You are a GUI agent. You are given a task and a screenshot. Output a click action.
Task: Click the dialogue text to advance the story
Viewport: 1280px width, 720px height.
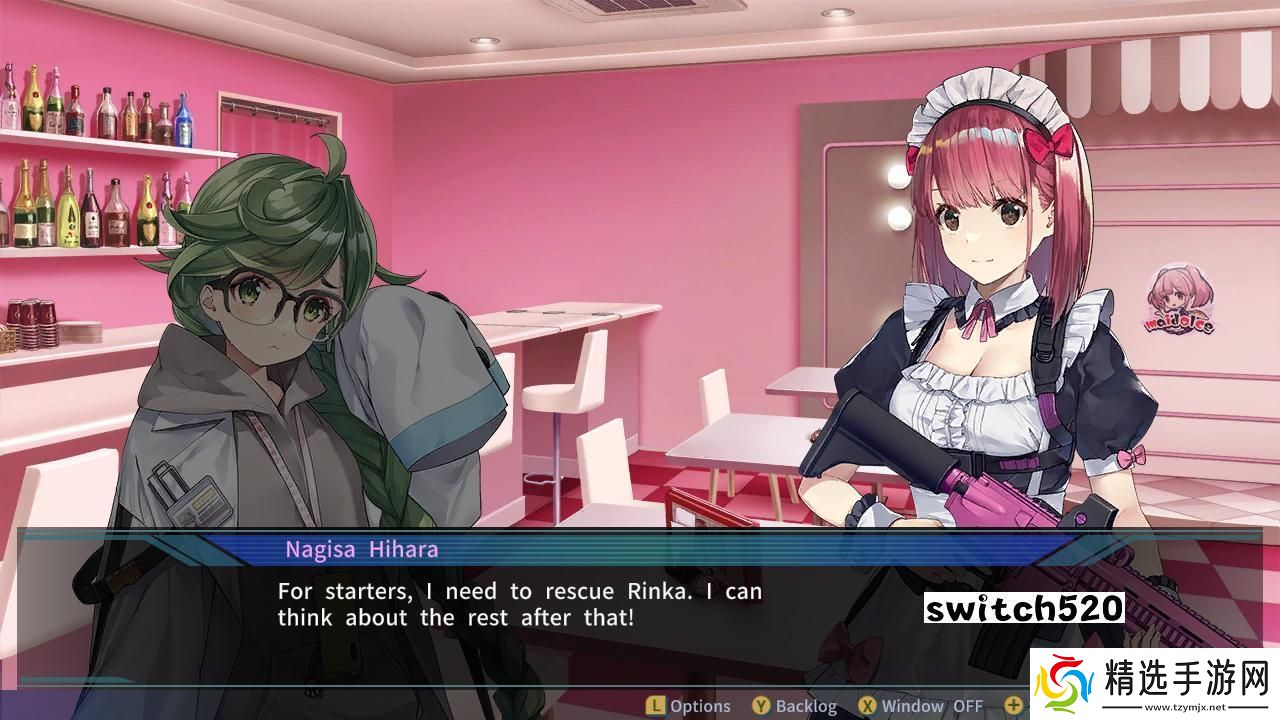(x=520, y=604)
